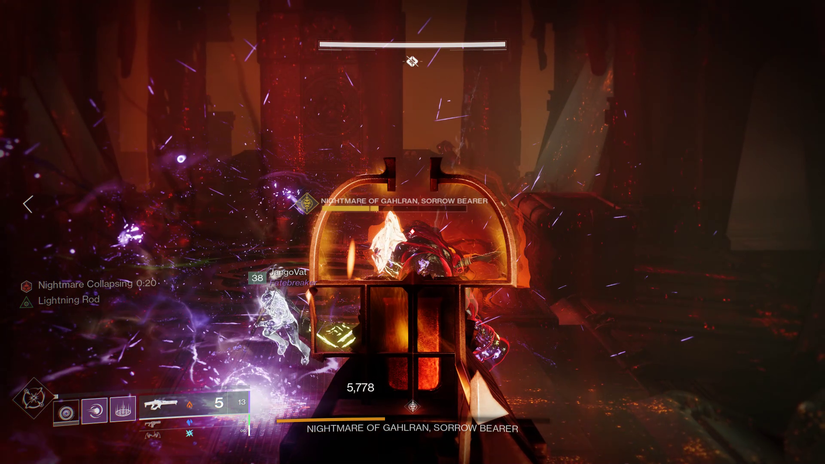The width and height of the screenshot is (825, 464).
Task: Click the boss emblem beside Gahlran's name
Action: (x=308, y=204)
